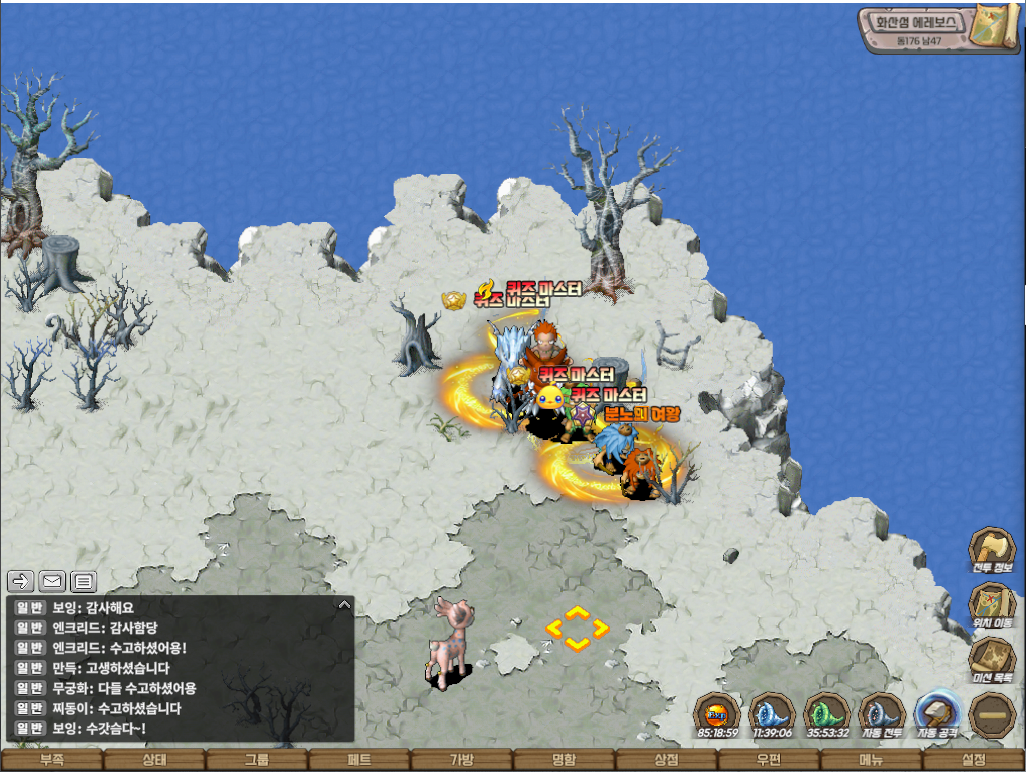The width and height of the screenshot is (1026, 772).
Task: Open the 설정 (settings) menu
Action: [x=974, y=761]
